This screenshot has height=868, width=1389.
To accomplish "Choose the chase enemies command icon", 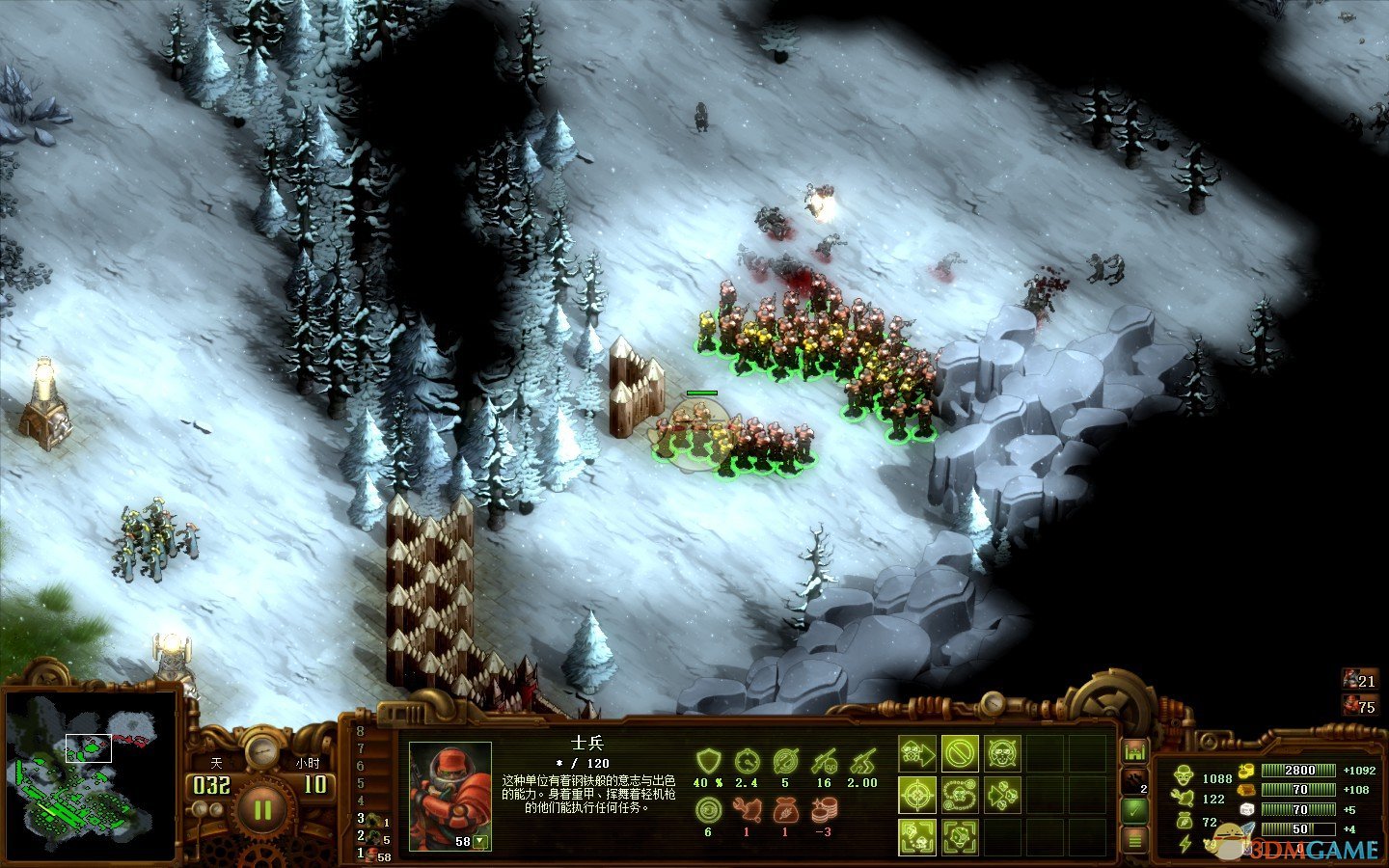I will tap(1002, 796).
